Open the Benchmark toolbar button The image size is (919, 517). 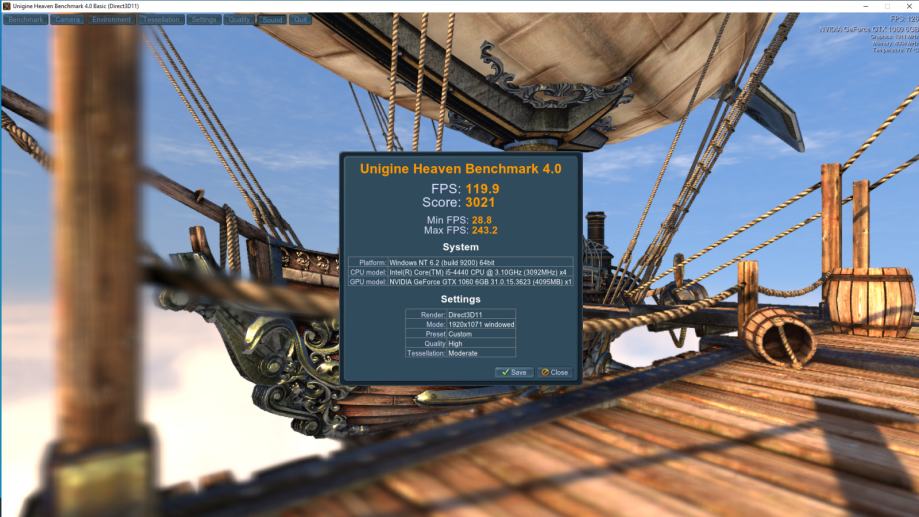pos(26,19)
